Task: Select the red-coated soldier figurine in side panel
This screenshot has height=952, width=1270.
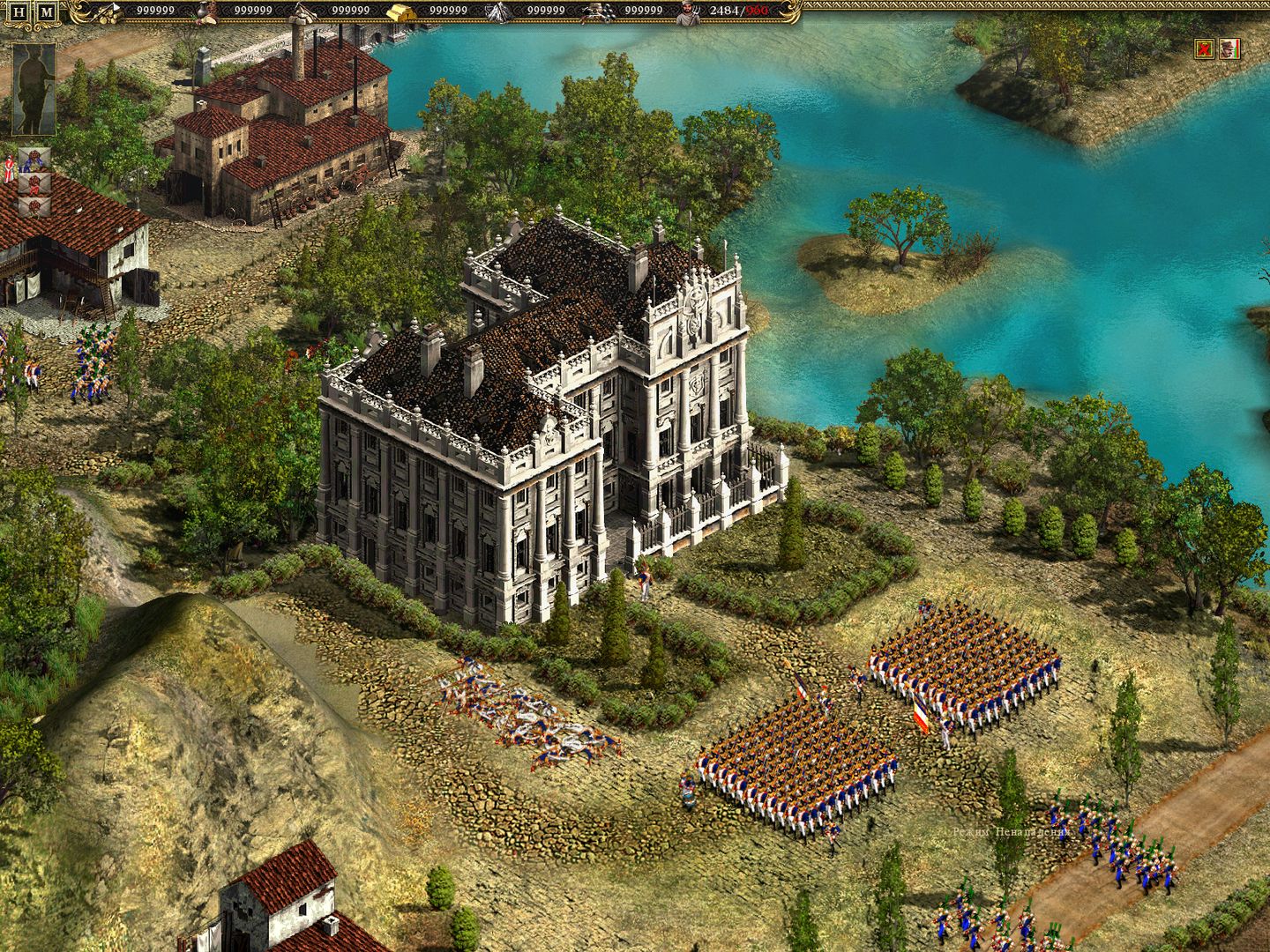Action: point(10,169)
